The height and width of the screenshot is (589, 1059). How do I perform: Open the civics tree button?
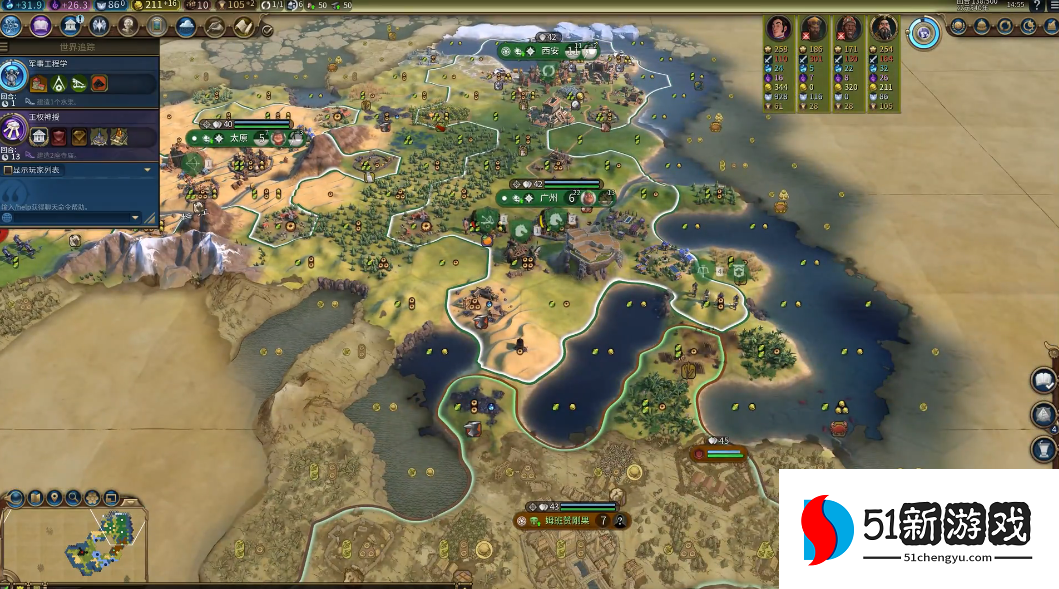[41, 26]
